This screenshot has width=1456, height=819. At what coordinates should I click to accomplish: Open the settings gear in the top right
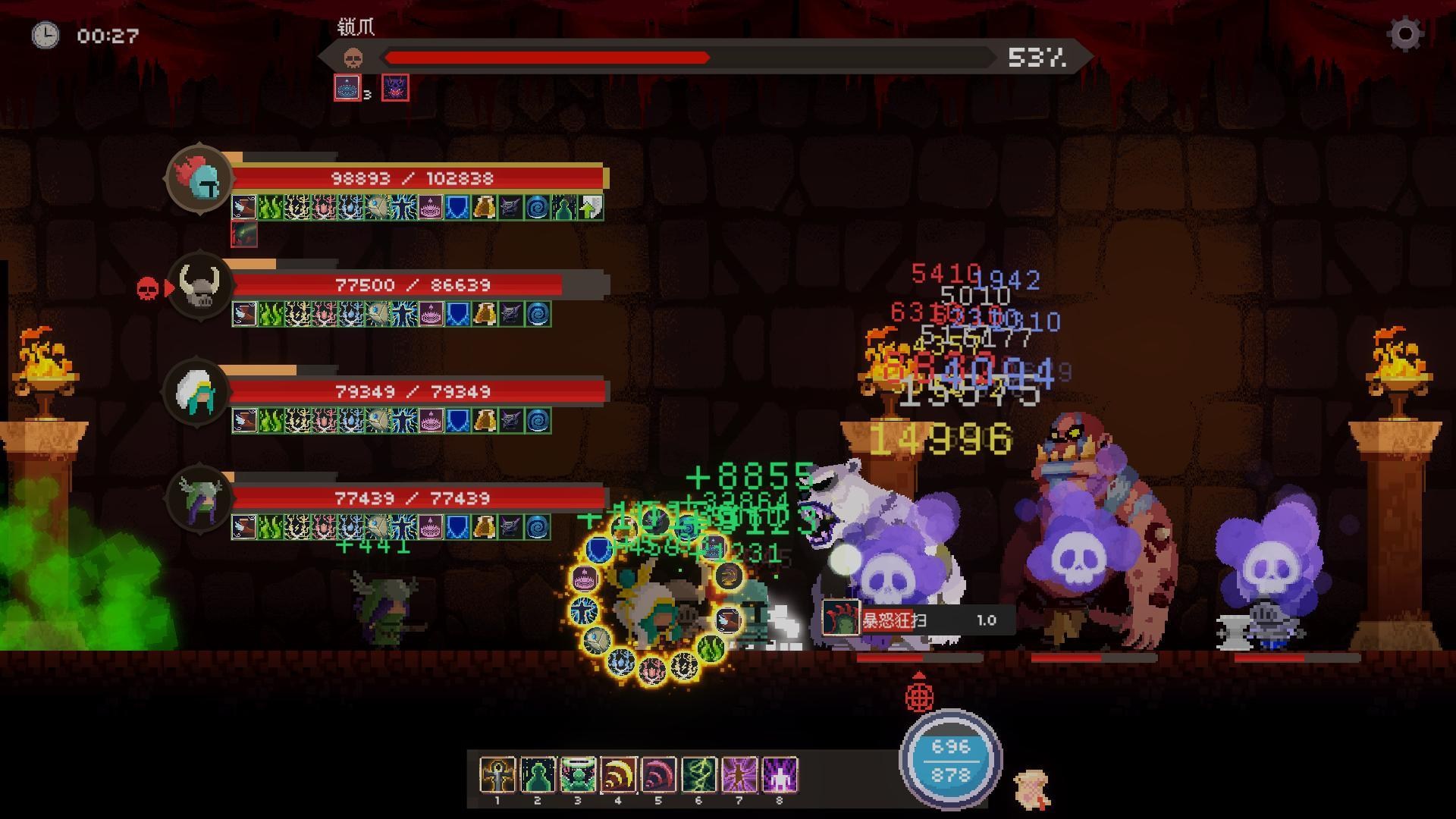click(1407, 33)
